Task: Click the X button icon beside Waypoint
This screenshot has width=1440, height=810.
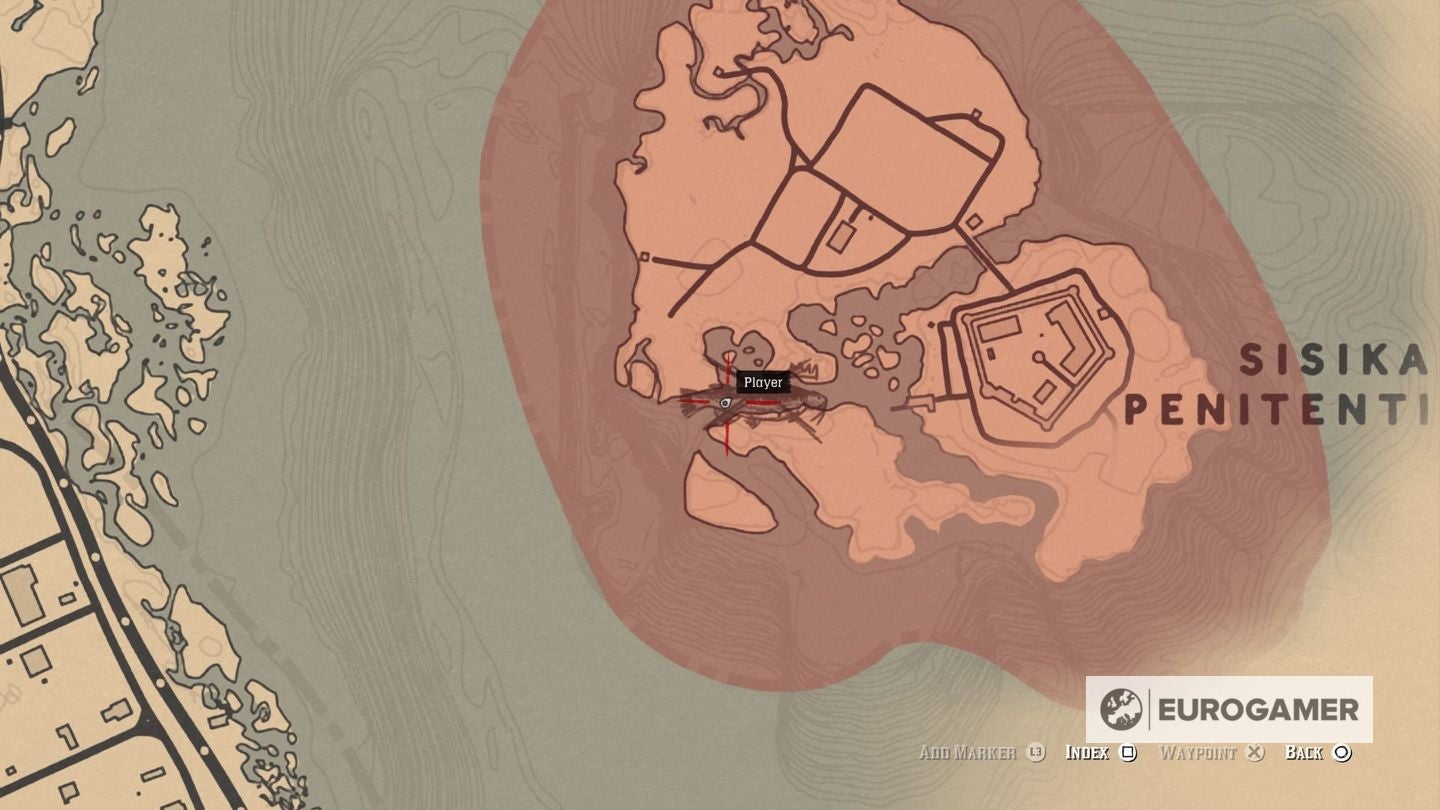Action: [1254, 752]
